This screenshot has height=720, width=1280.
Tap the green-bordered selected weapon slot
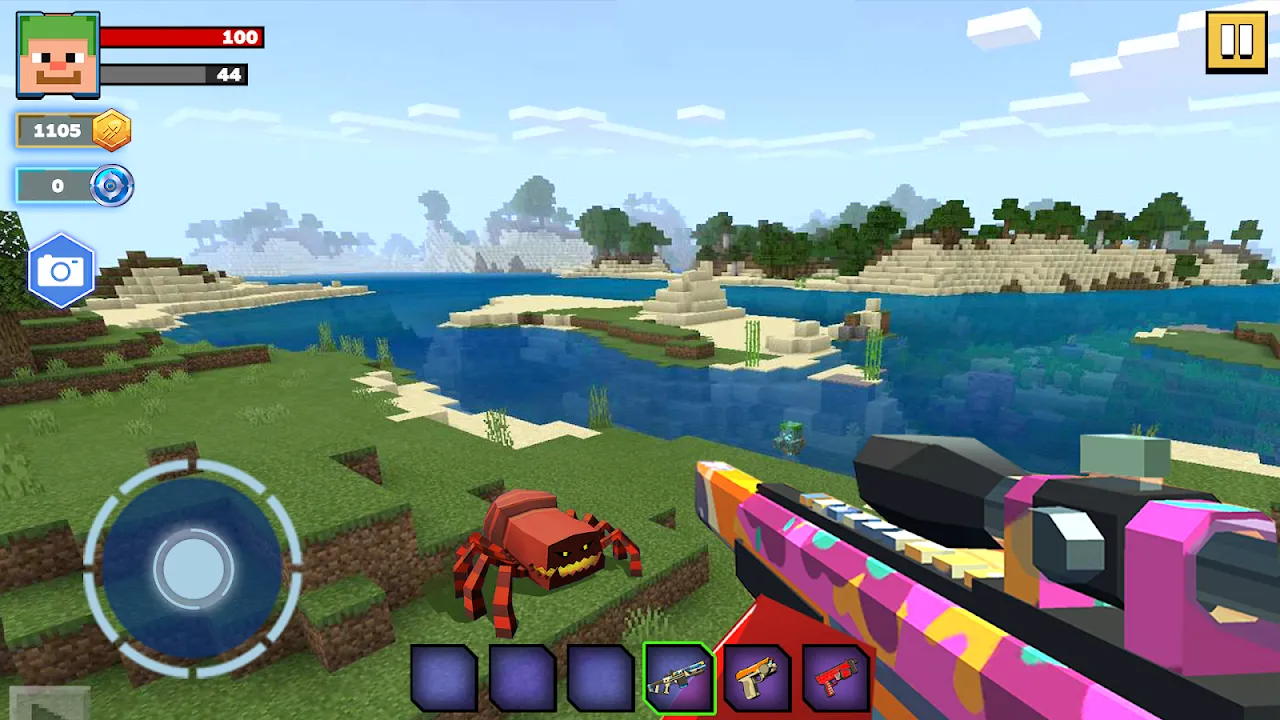pos(679,679)
